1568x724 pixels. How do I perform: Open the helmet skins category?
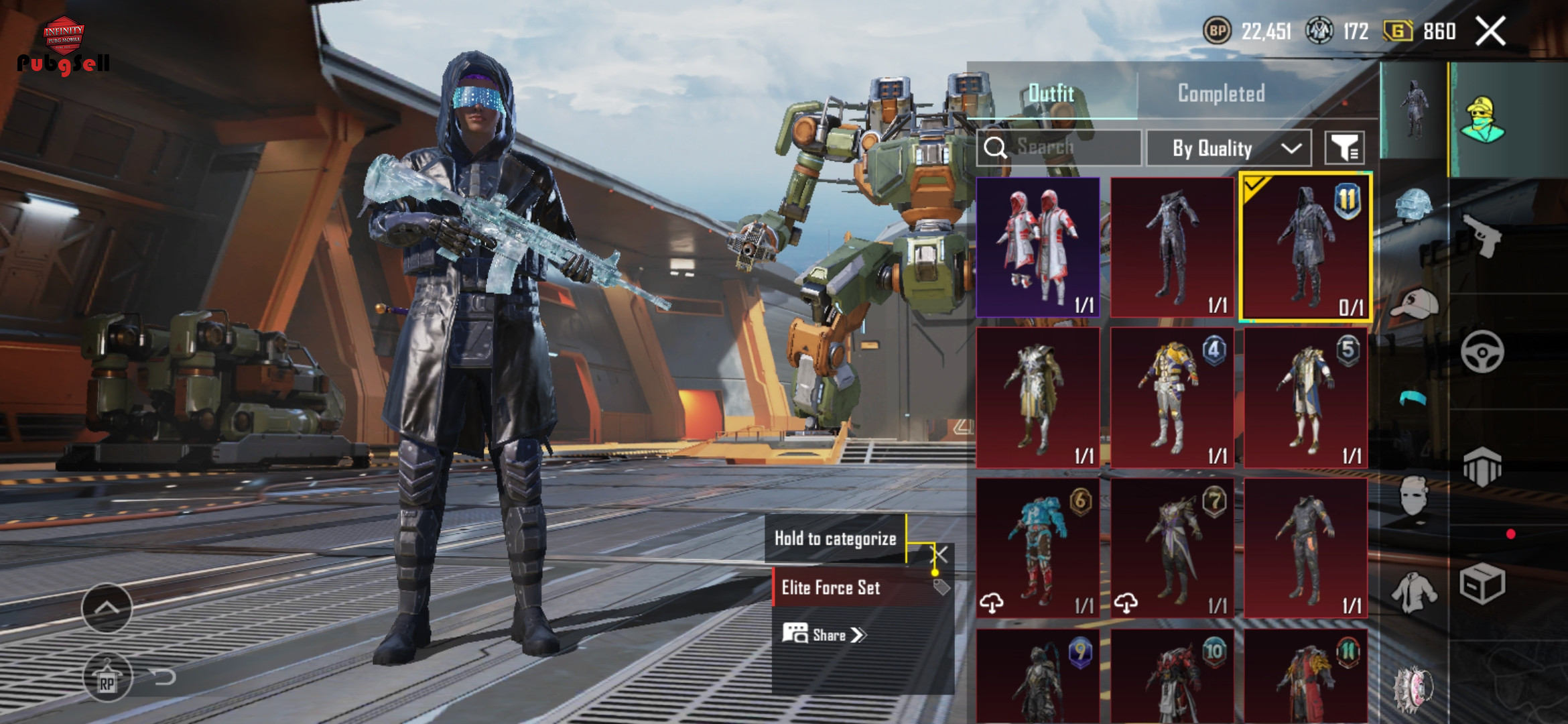point(1413,204)
